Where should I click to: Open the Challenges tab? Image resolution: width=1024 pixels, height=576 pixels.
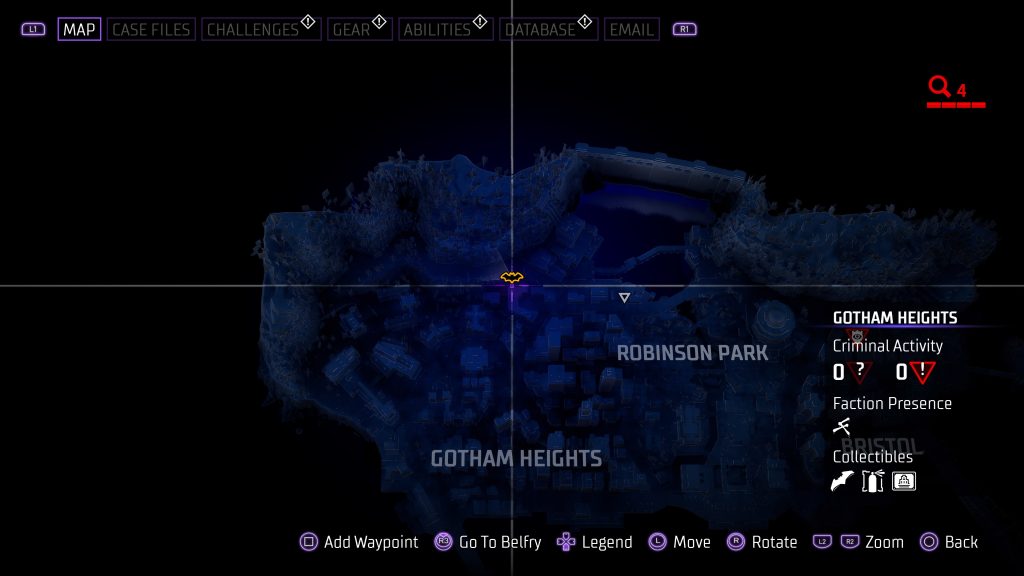point(253,29)
